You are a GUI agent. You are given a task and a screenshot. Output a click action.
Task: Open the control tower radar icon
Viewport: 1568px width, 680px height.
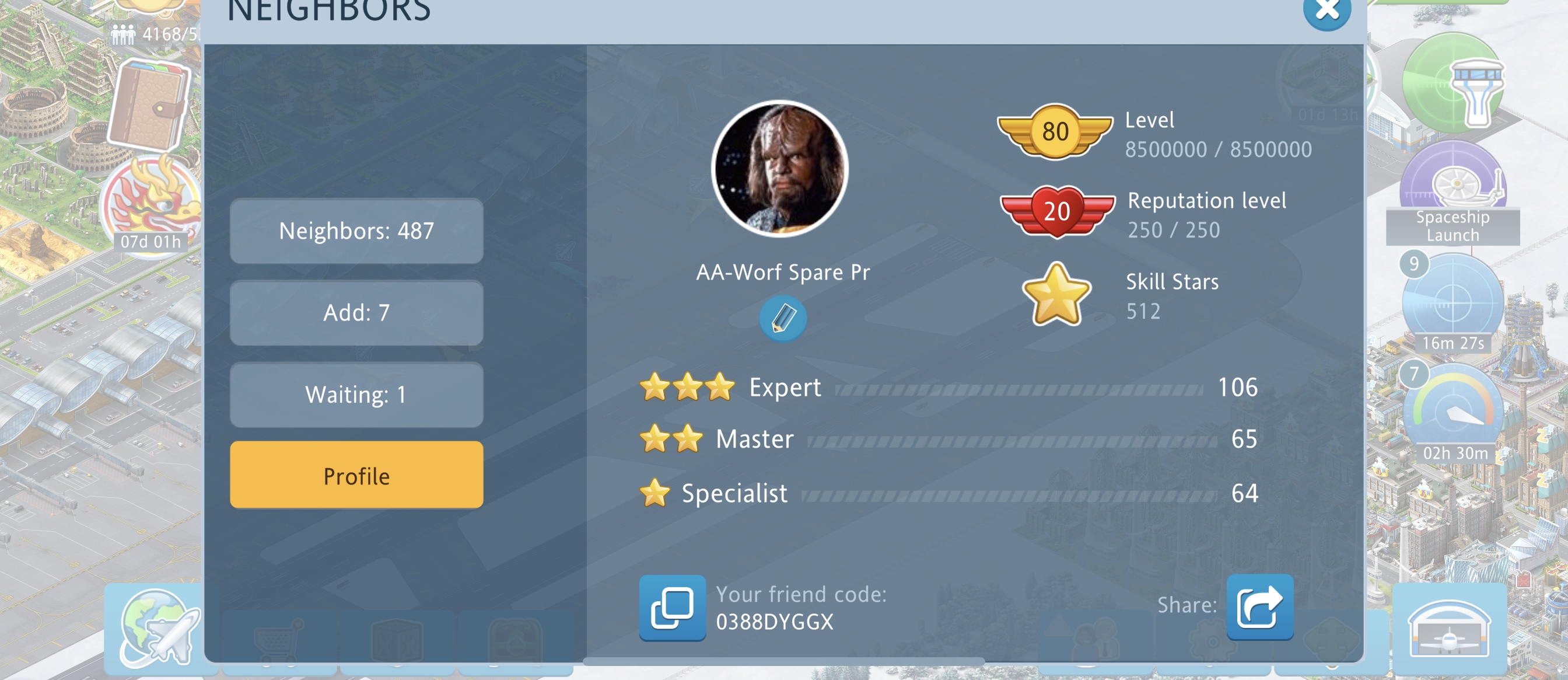1452,83
